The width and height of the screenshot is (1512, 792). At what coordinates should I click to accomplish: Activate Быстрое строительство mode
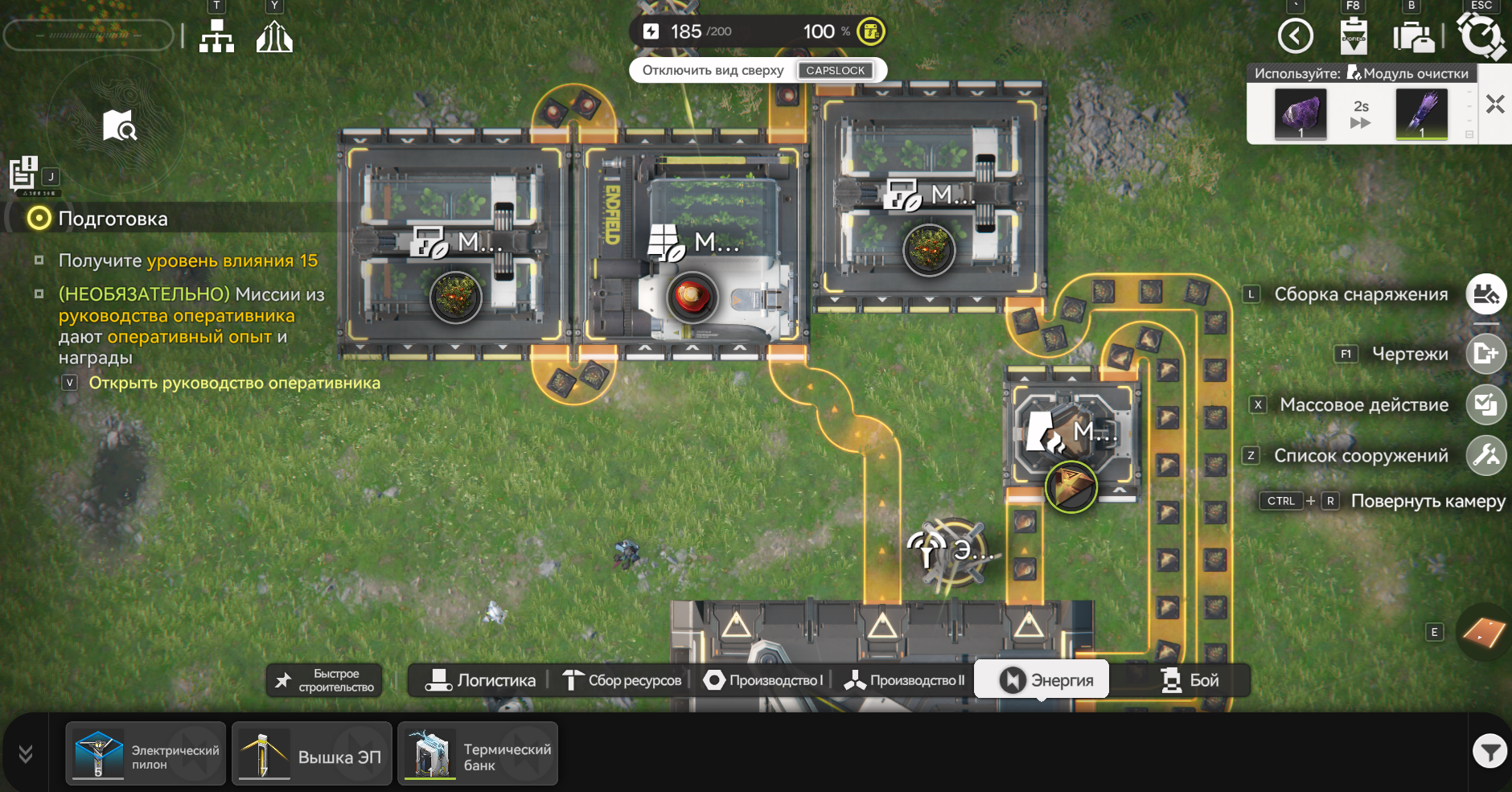coord(325,680)
